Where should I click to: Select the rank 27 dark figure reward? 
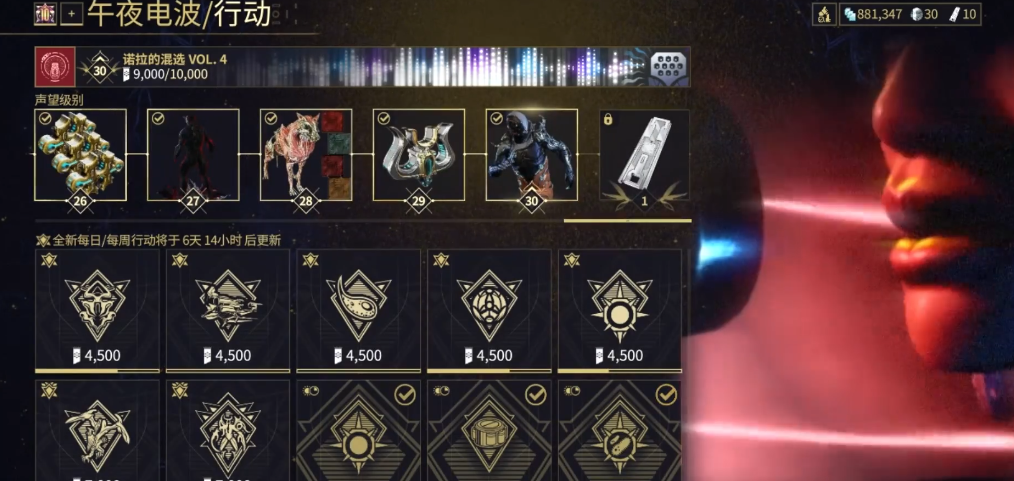pos(193,155)
